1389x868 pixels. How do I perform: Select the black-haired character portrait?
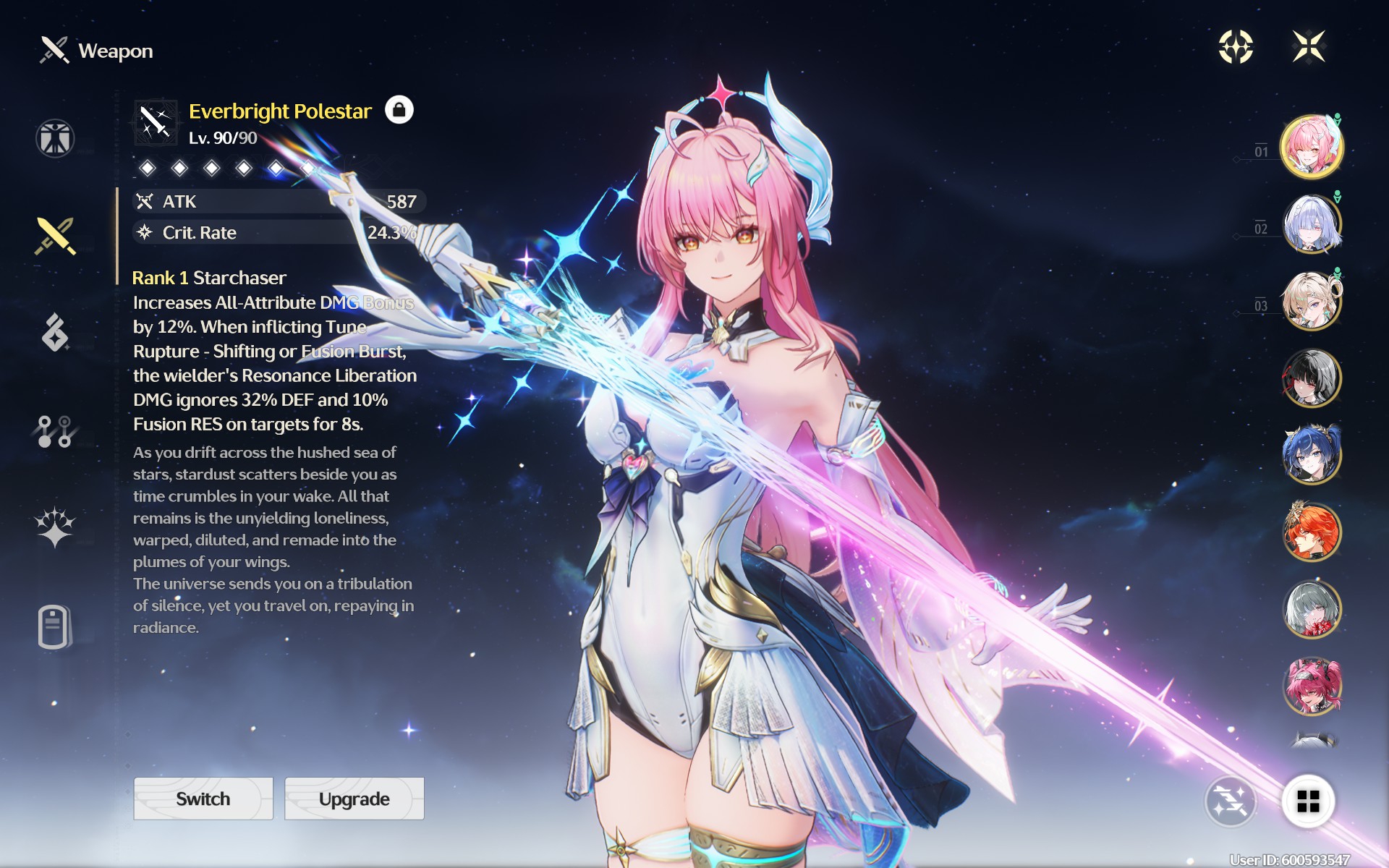(1312, 378)
